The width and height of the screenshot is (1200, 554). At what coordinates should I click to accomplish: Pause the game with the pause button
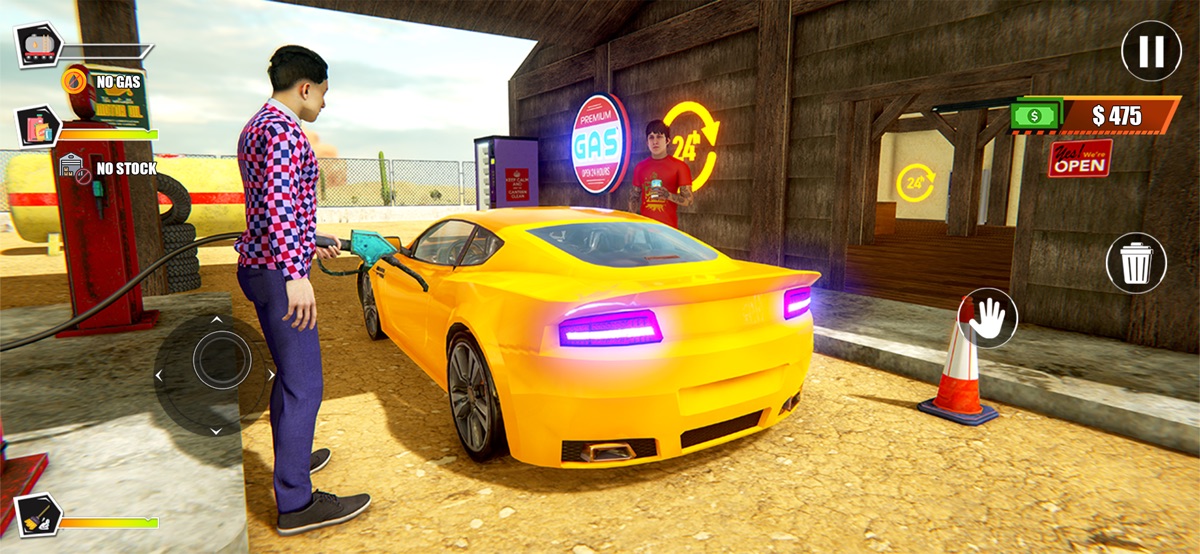tap(1151, 51)
